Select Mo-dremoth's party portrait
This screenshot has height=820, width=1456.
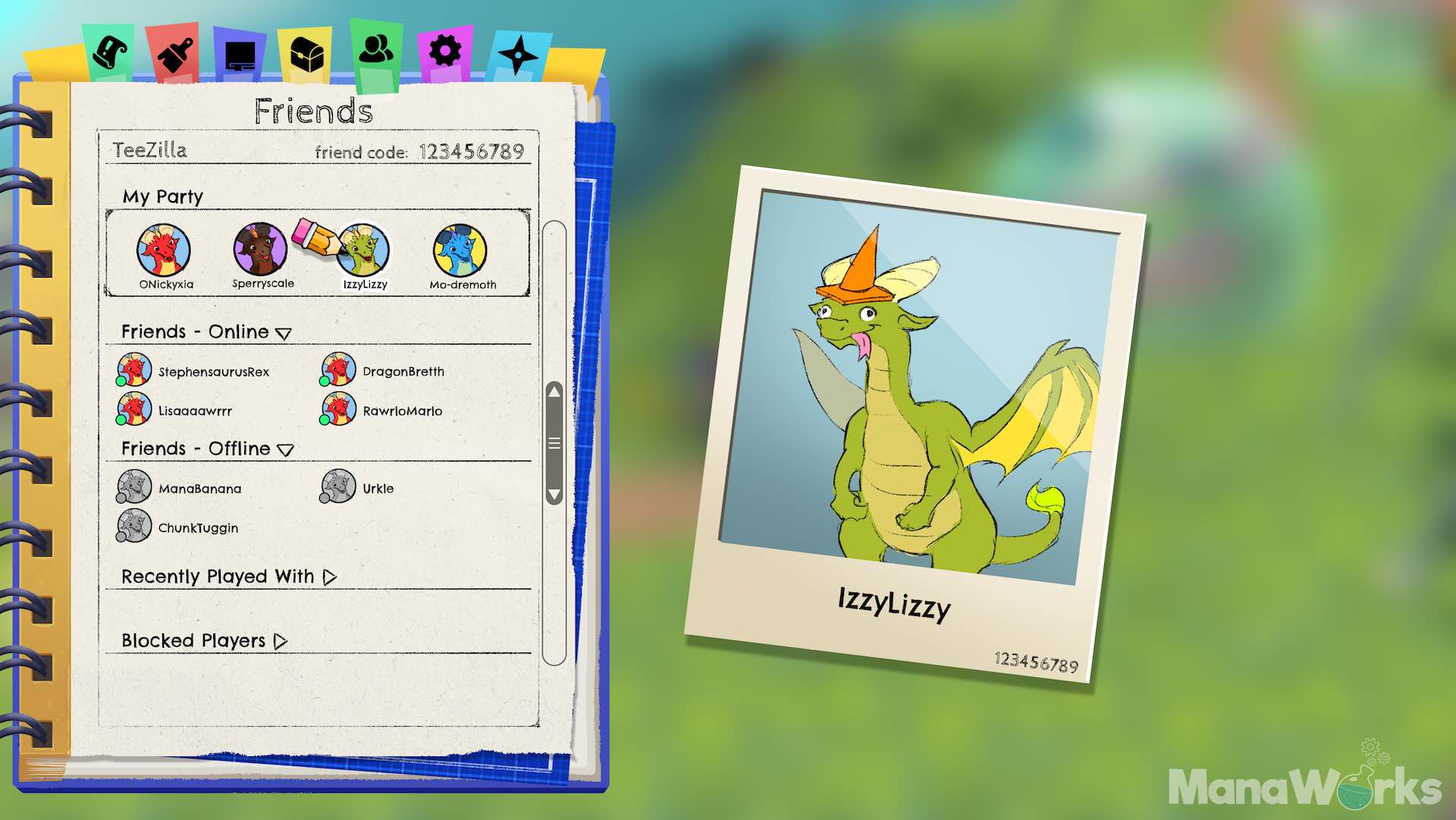click(460, 251)
